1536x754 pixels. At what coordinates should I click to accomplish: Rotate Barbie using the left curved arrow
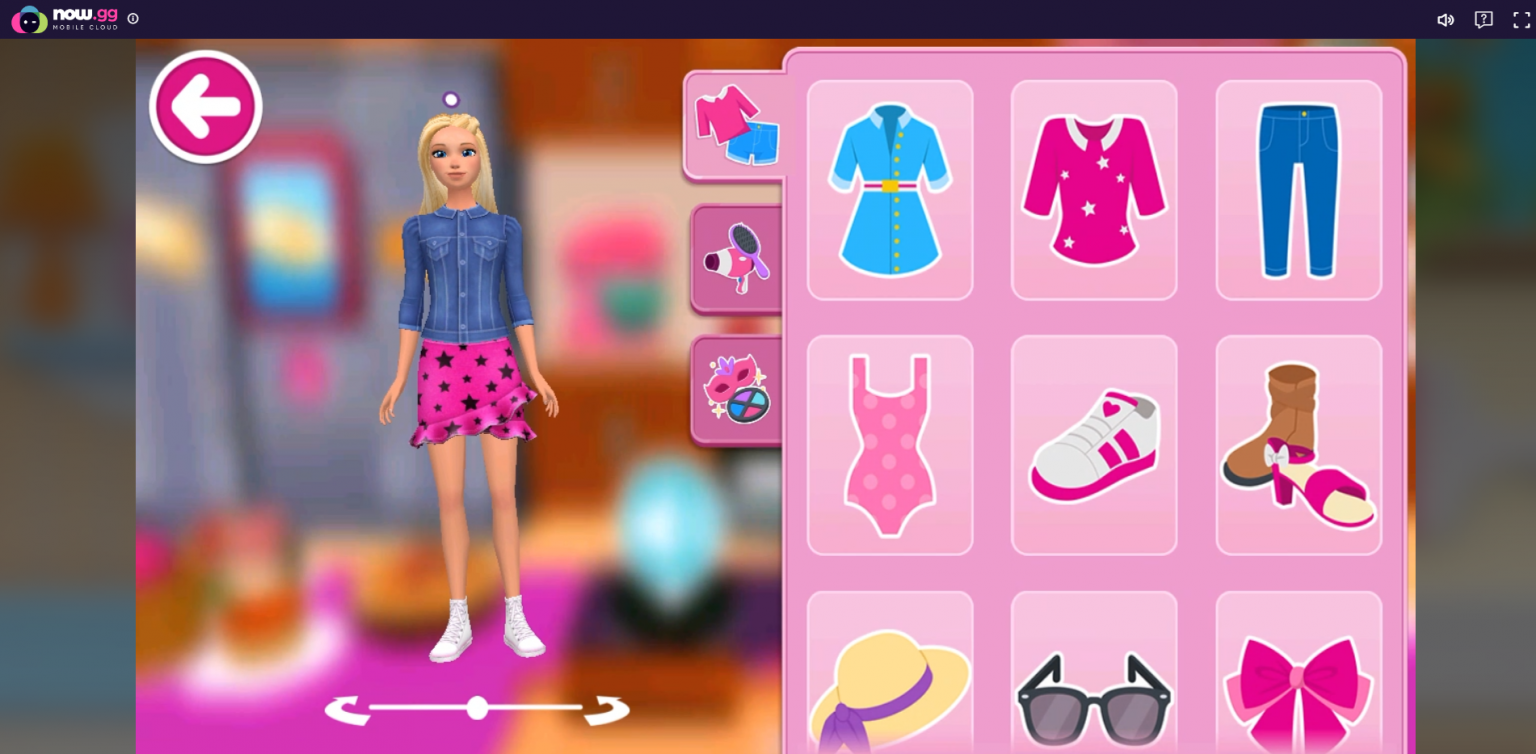pos(345,708)
